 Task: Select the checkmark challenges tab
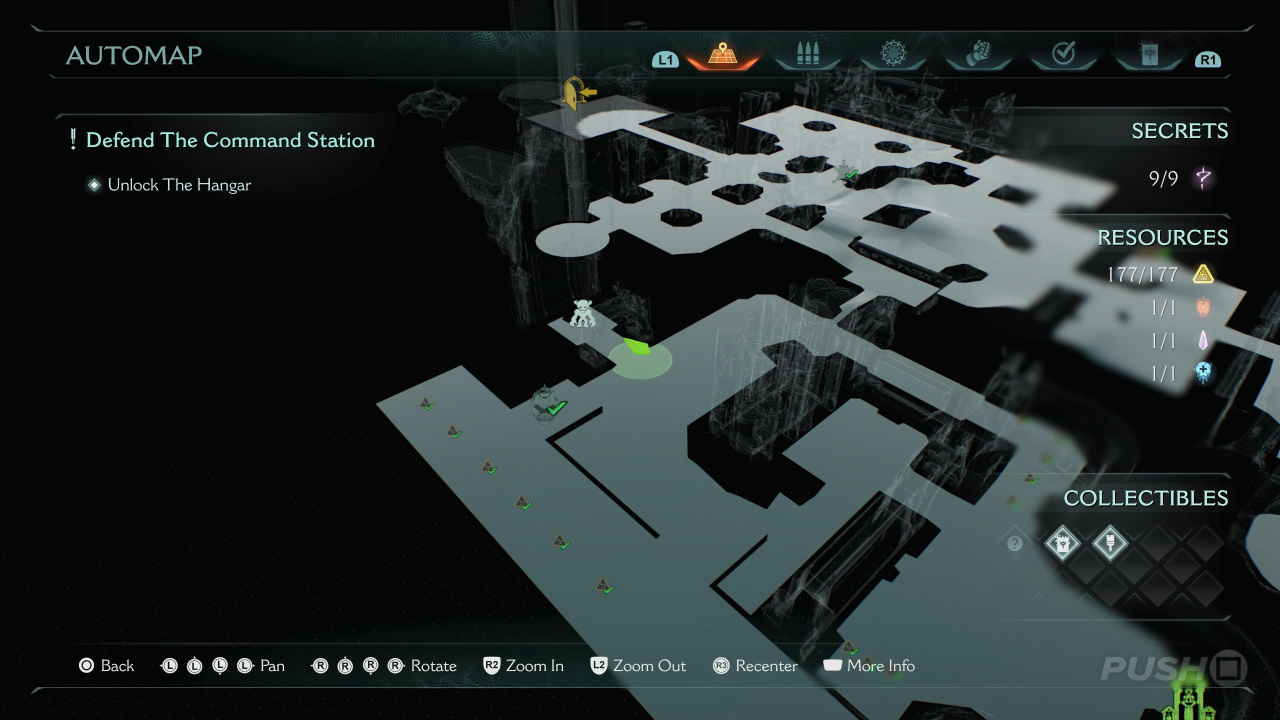(x=1063, y=55)
